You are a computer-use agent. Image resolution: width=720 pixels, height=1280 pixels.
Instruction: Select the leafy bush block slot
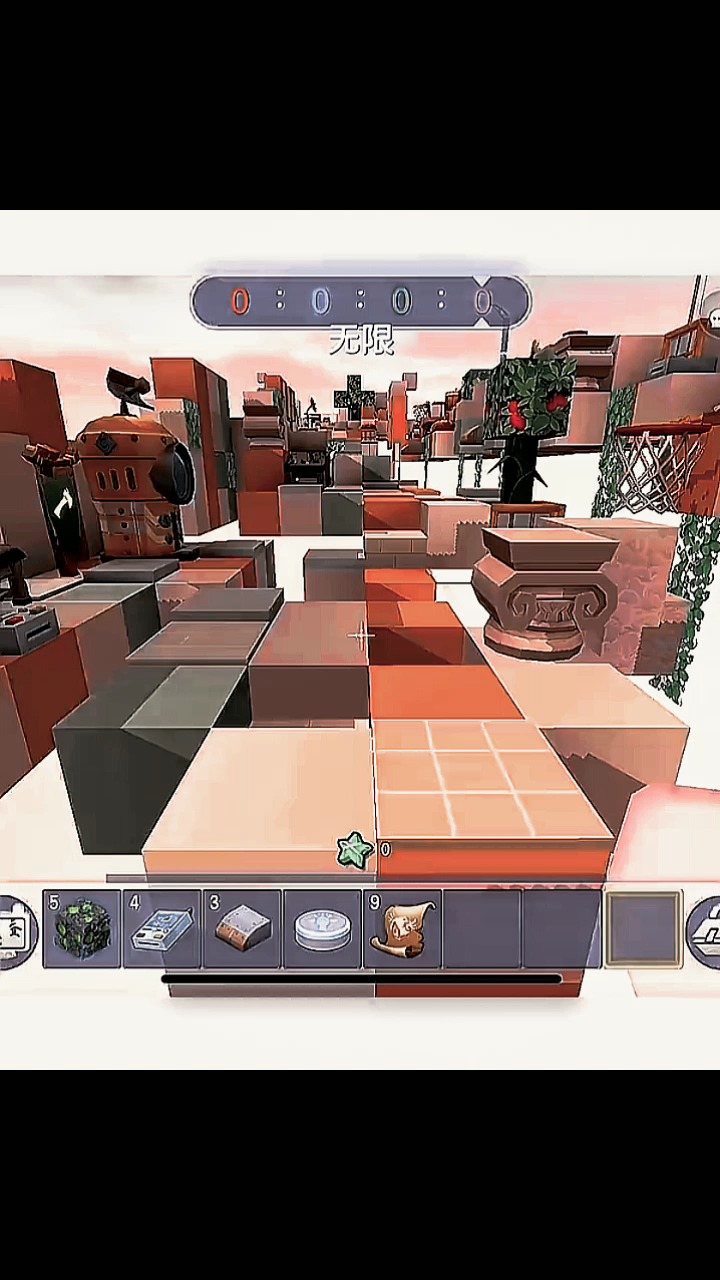pyautogui.click(x=82, y=929)
